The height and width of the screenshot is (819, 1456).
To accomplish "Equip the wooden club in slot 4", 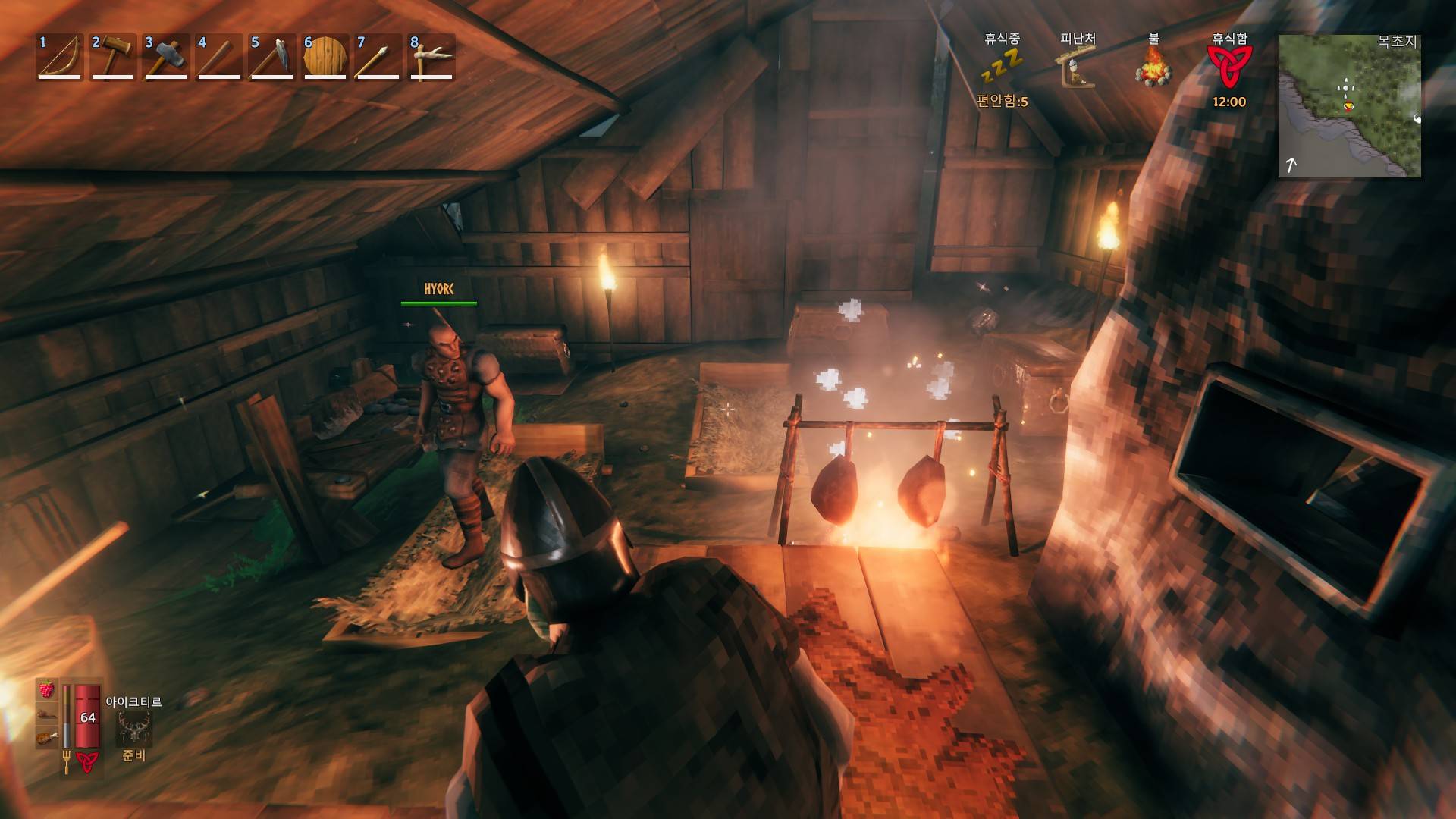I will [218, 56].
